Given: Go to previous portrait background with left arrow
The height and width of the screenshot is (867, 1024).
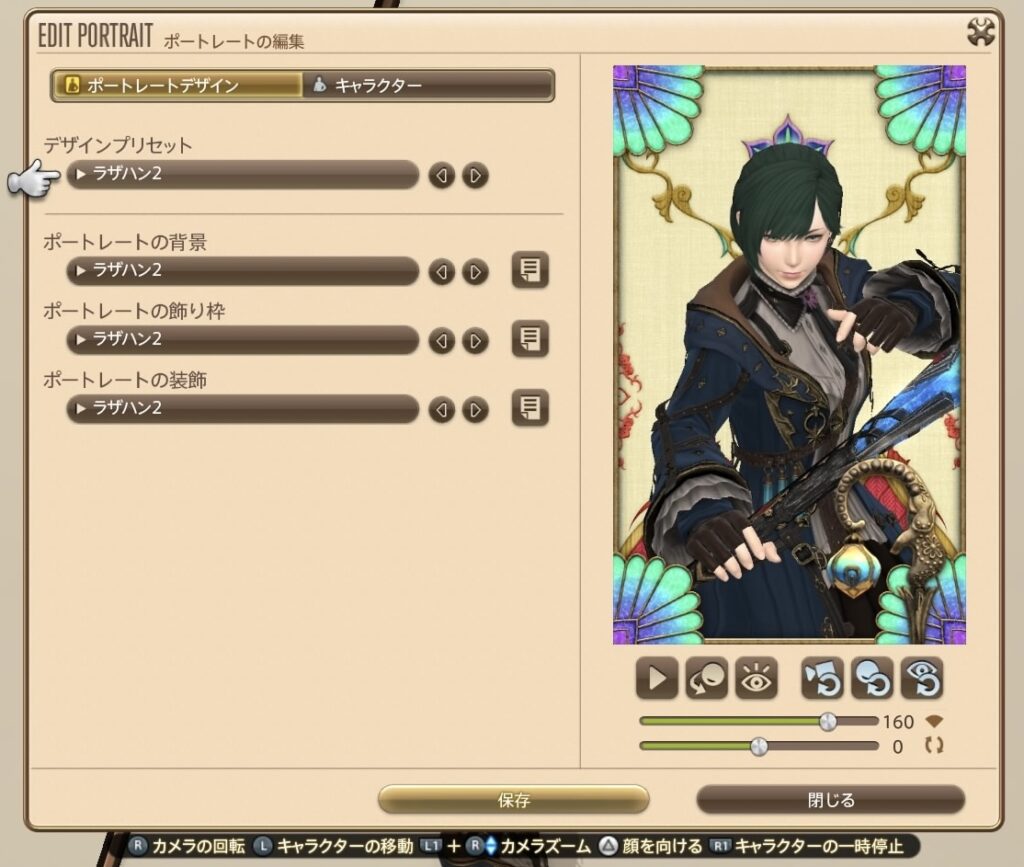Looking at the screenshot, I should click(441, 272).
